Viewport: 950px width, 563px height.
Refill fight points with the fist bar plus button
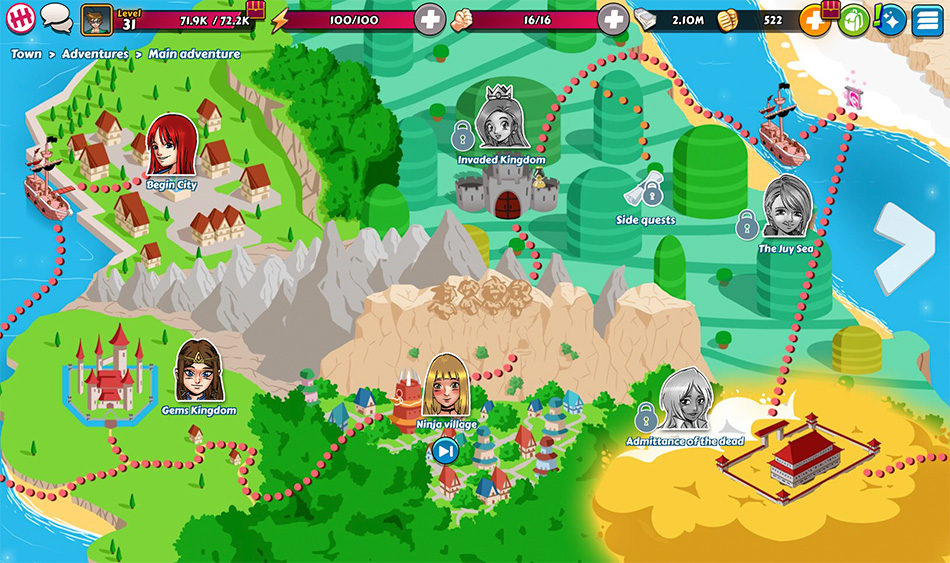pos(612,19)
